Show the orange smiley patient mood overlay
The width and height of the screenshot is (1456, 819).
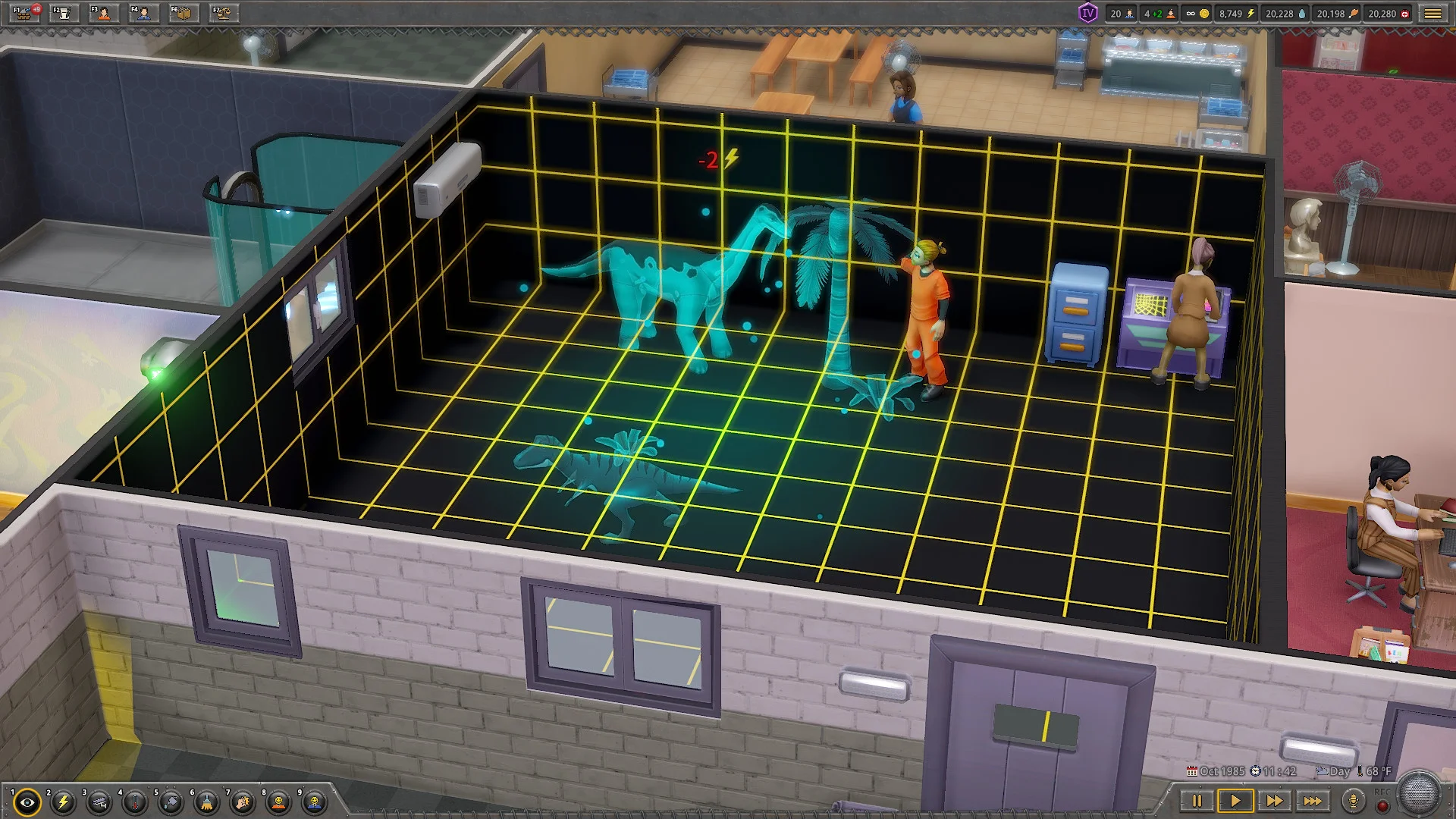click(279, 802)
